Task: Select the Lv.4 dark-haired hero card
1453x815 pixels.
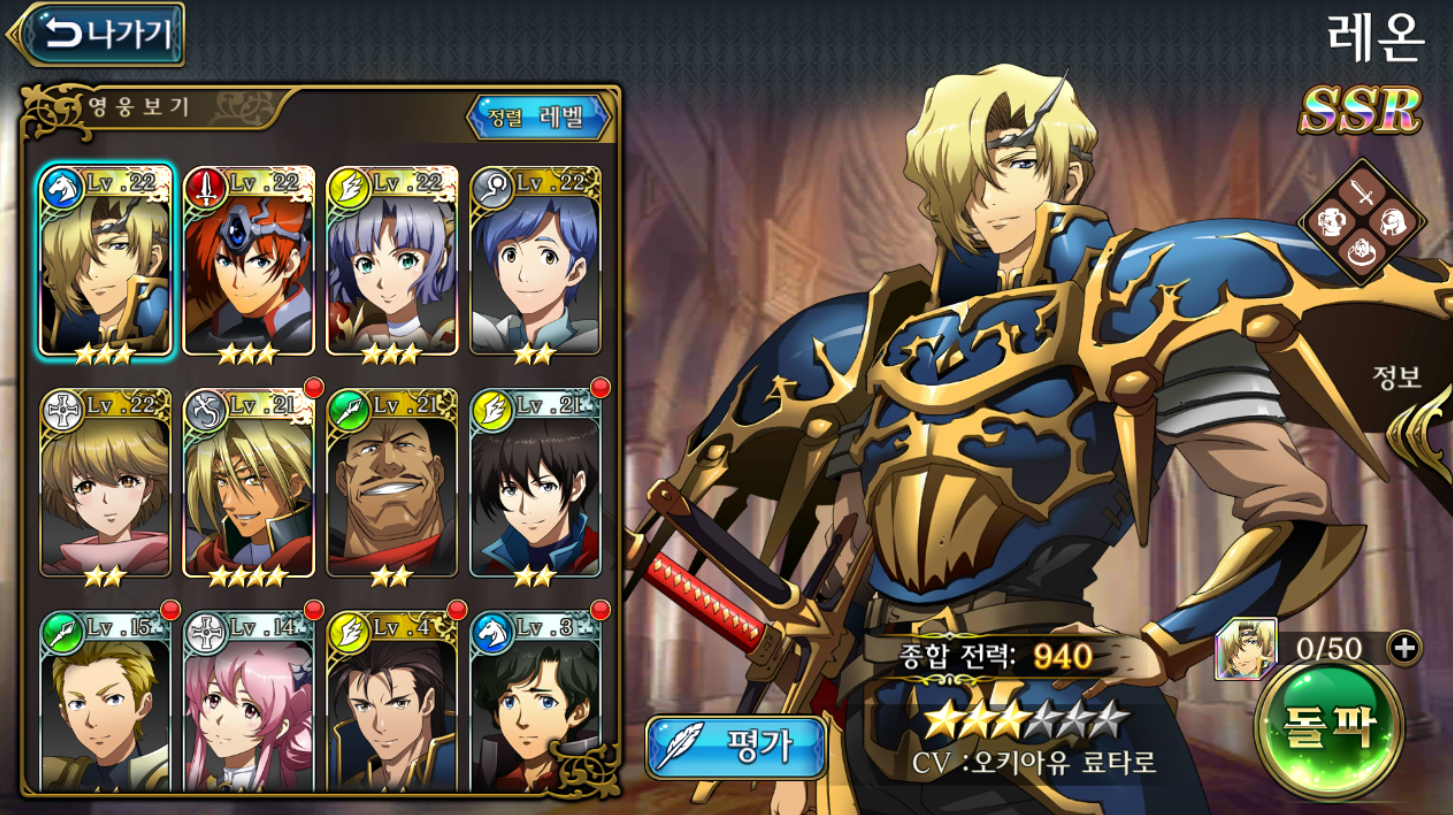Action: [x=392, y=700]
